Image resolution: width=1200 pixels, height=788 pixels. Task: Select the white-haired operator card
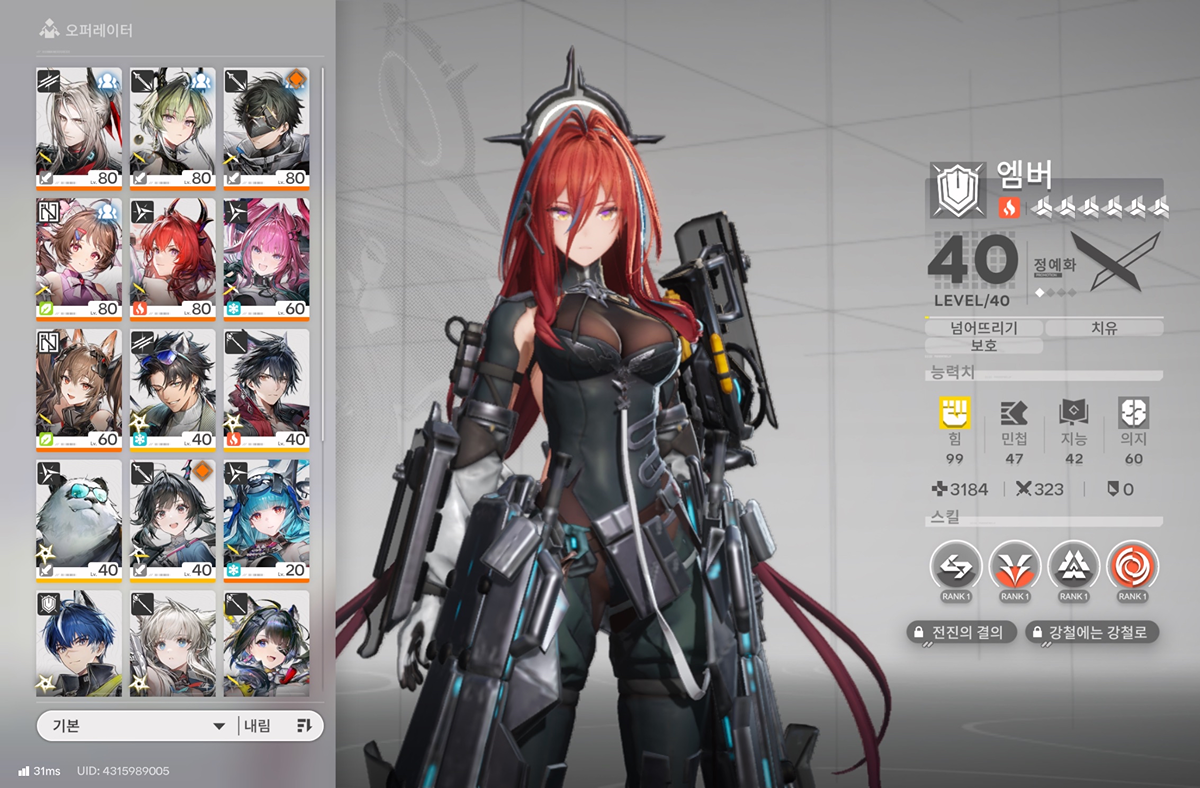point(79,127)
